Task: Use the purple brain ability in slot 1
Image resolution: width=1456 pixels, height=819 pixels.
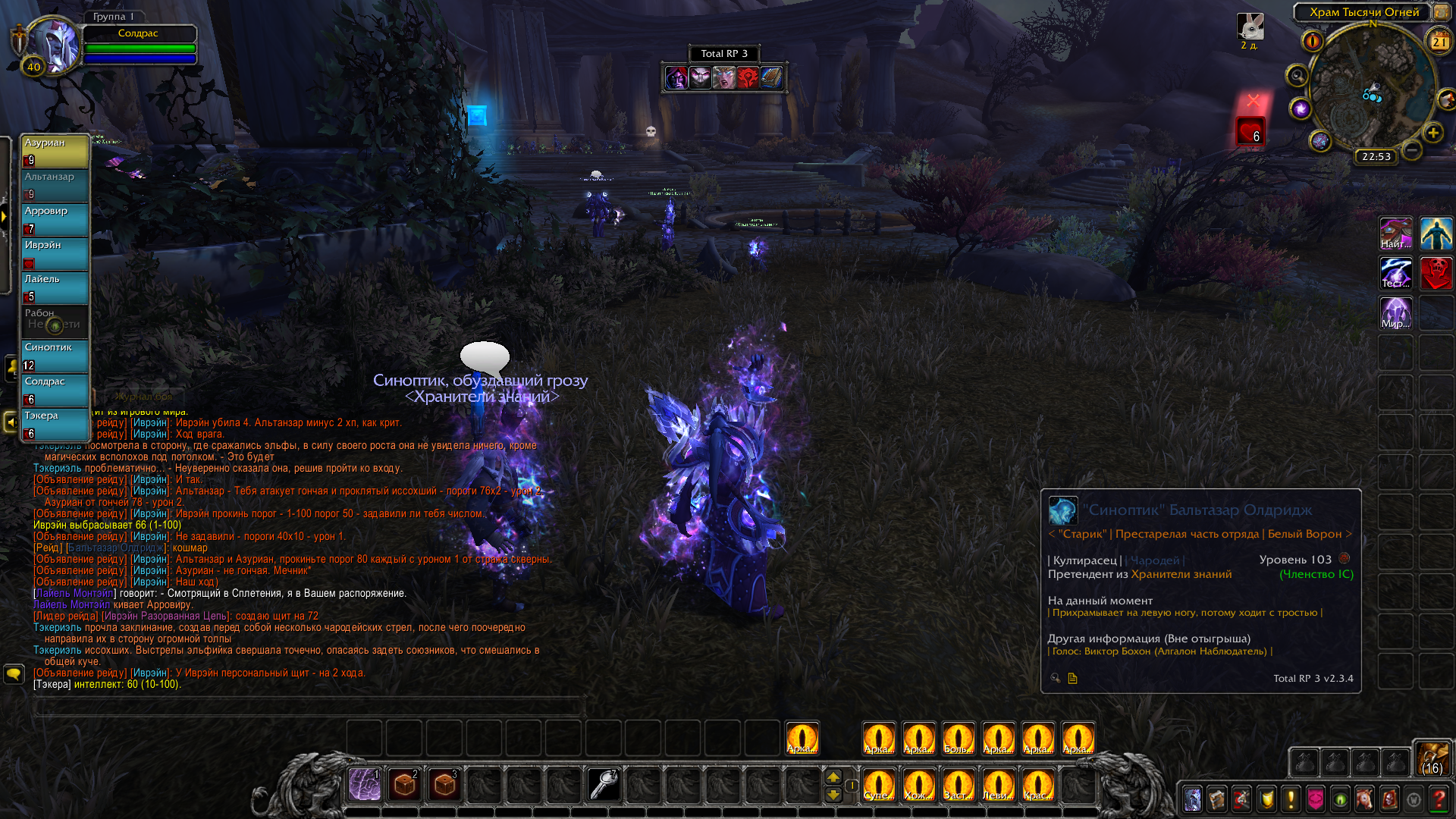Action: tap(365, 784)
